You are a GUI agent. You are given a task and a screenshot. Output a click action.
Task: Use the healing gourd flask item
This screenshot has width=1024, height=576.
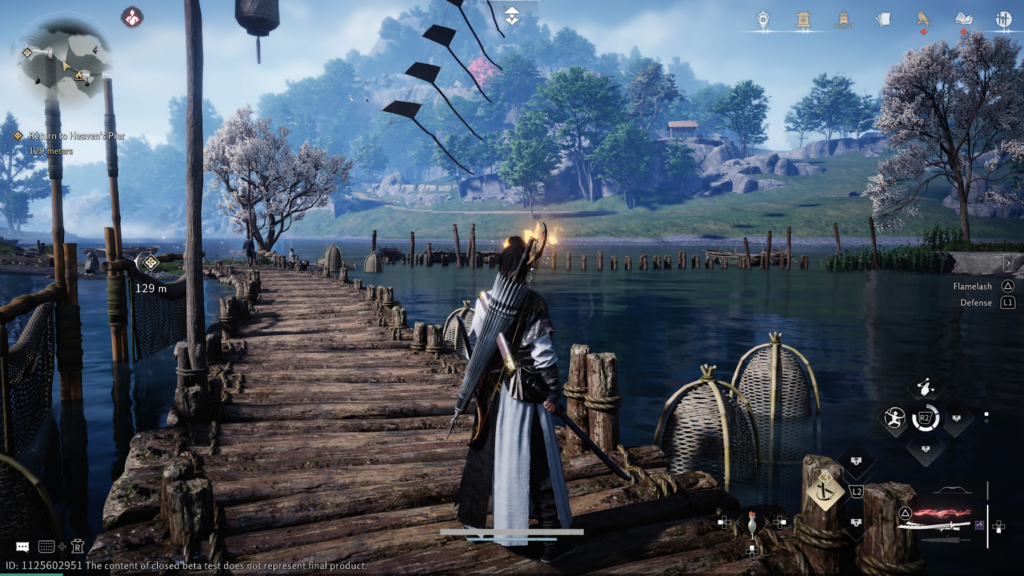(x=752, y=521)
